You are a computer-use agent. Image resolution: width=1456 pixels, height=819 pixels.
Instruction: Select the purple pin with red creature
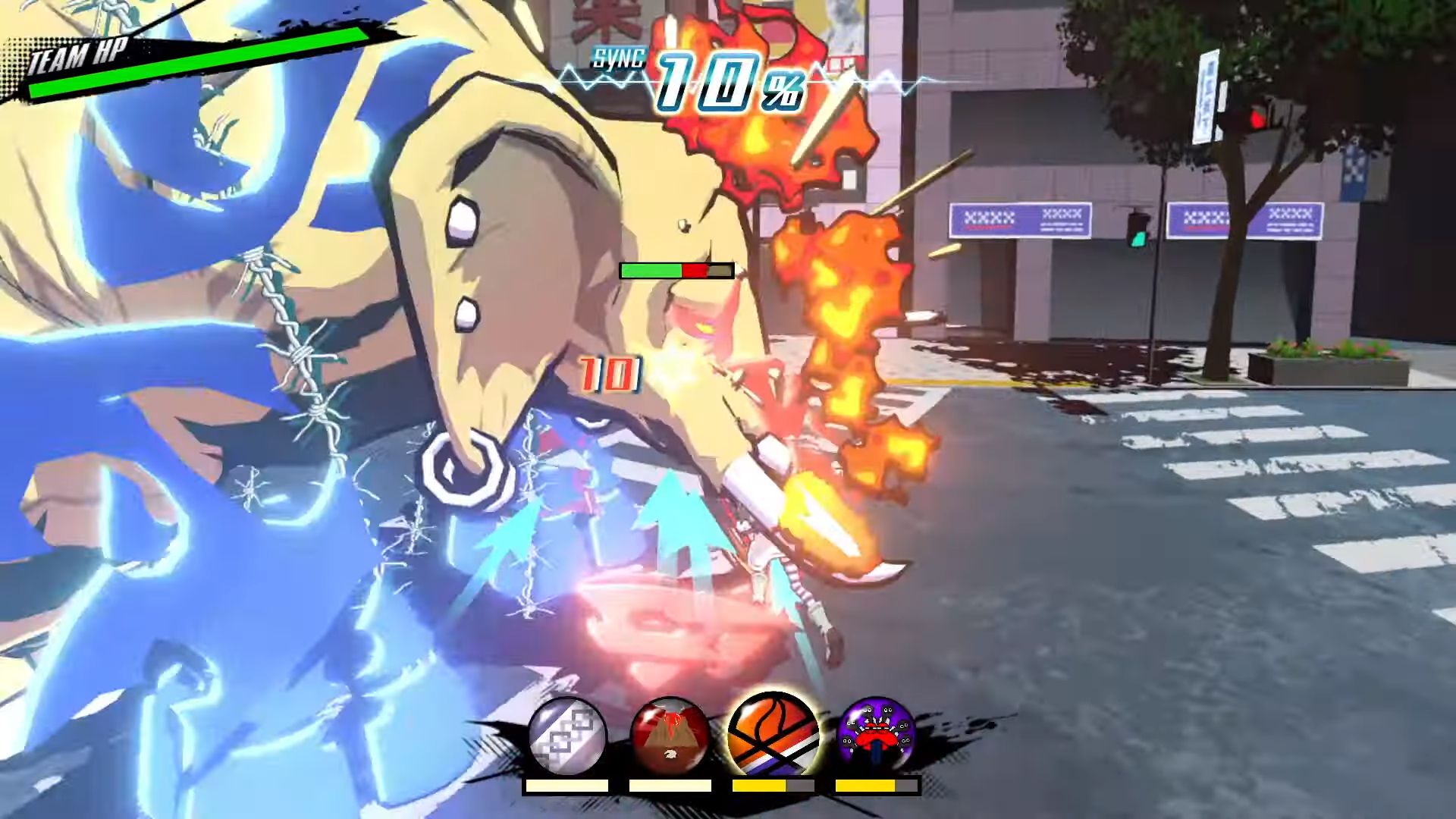(x=876, y=736)
